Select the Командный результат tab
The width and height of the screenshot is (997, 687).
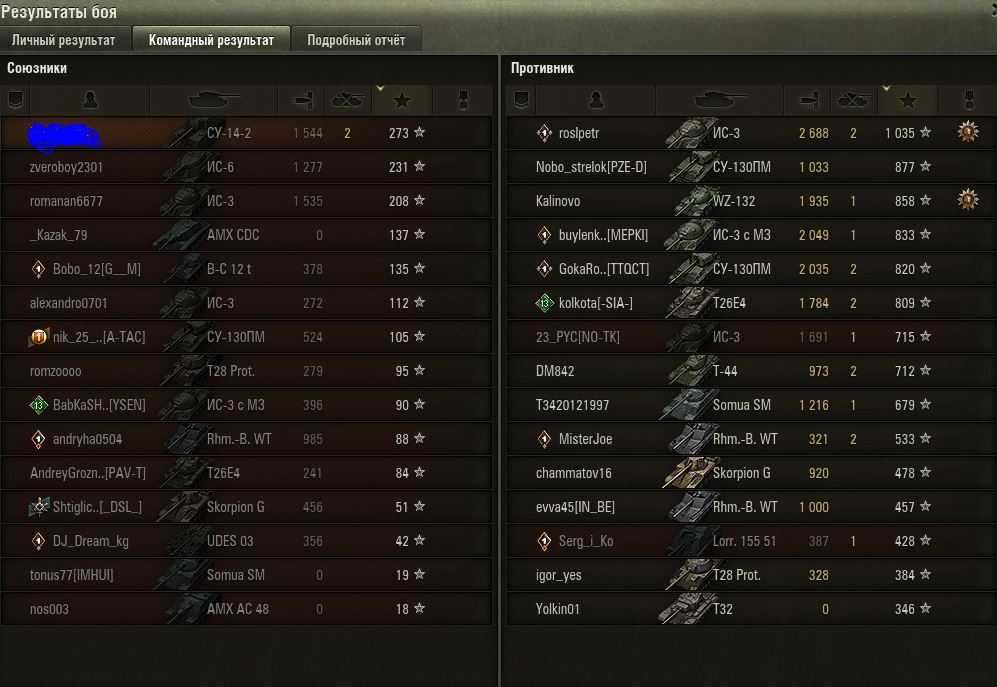pos(211,40)
